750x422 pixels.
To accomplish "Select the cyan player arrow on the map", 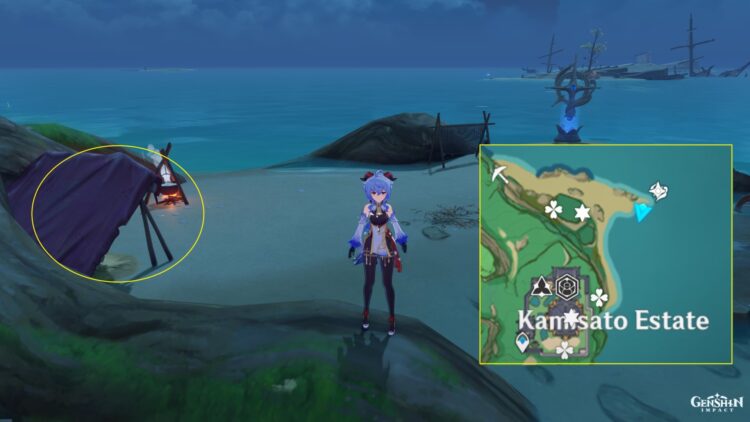I will pos(645,212).
